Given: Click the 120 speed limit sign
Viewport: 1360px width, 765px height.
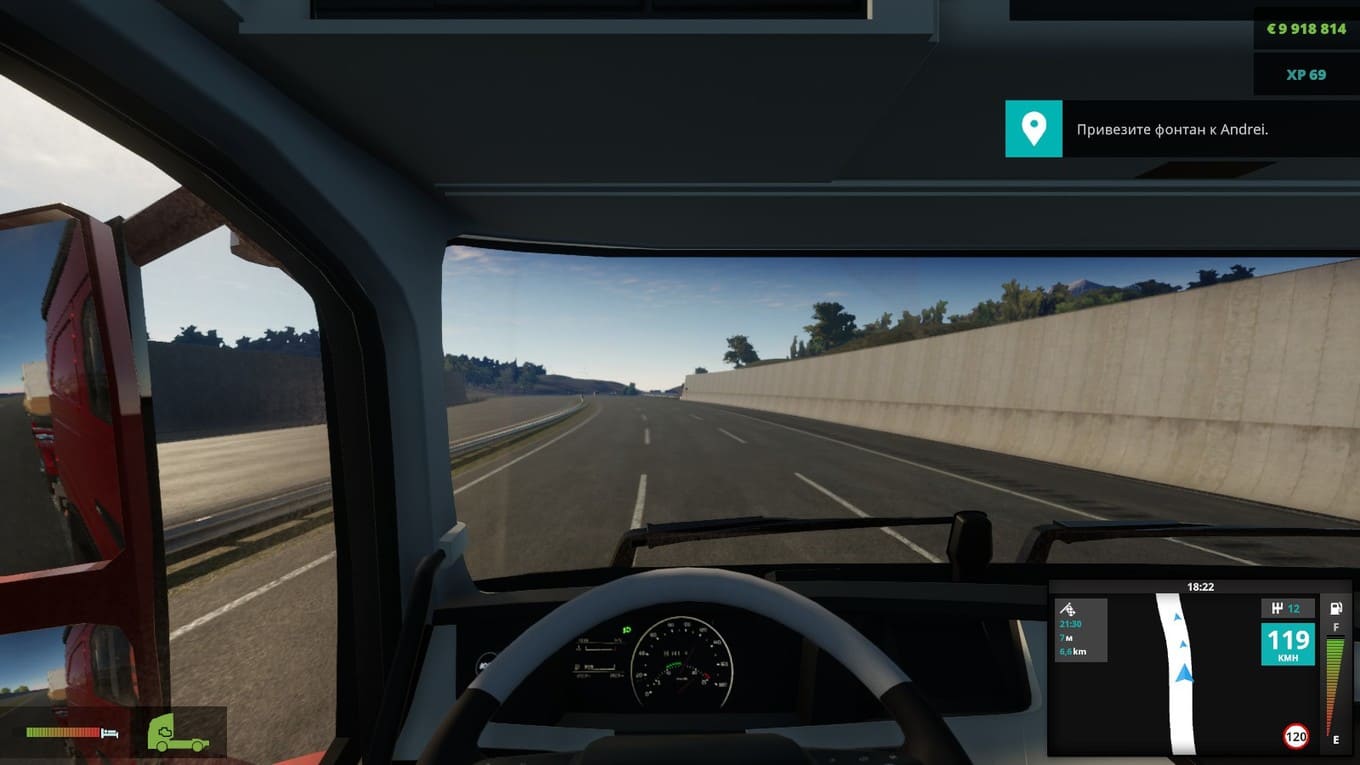Looking at the screenshot, I should click(x=1296, y=737).
